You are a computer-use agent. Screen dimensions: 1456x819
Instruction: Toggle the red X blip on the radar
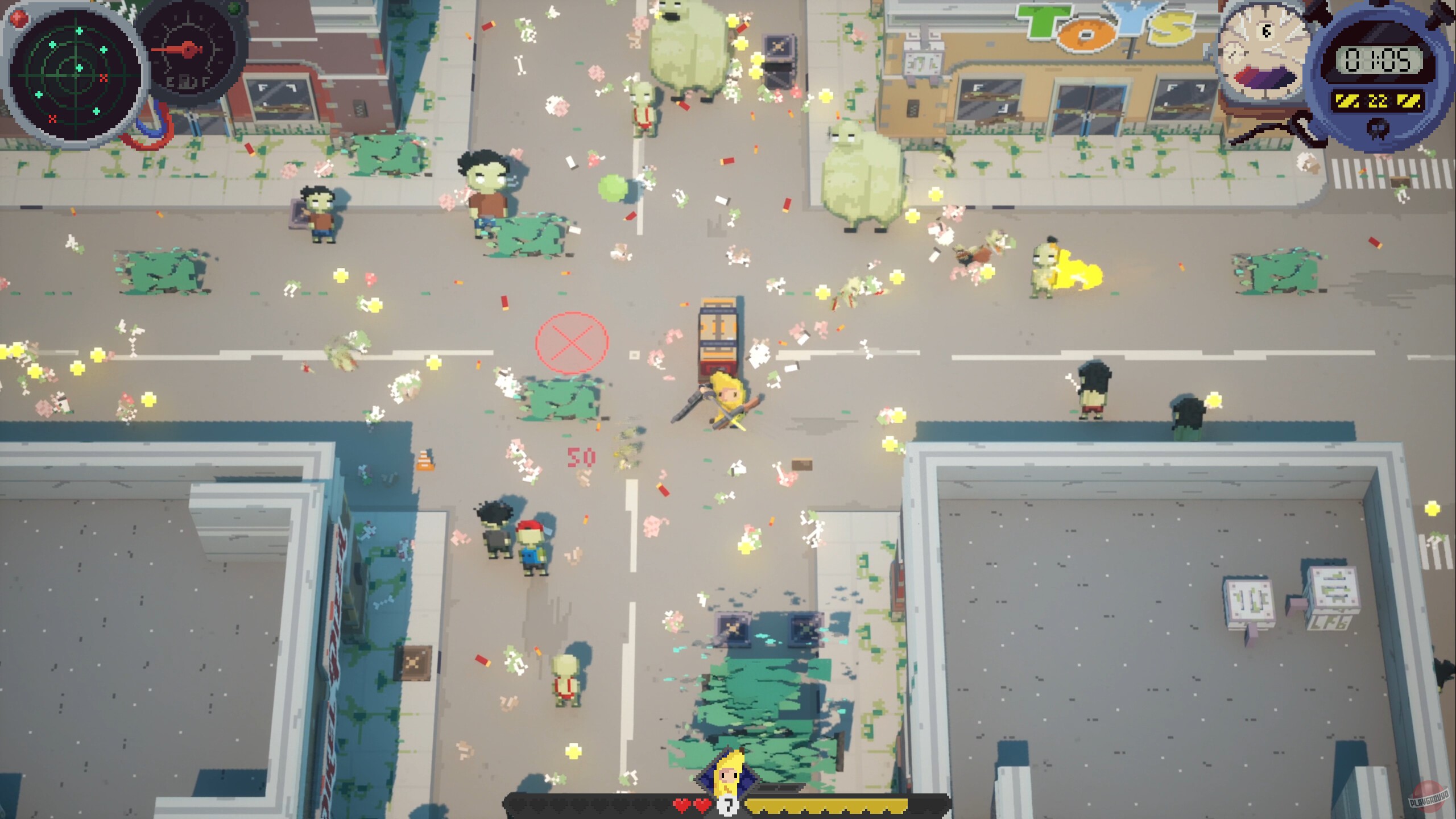coord(104,78)
